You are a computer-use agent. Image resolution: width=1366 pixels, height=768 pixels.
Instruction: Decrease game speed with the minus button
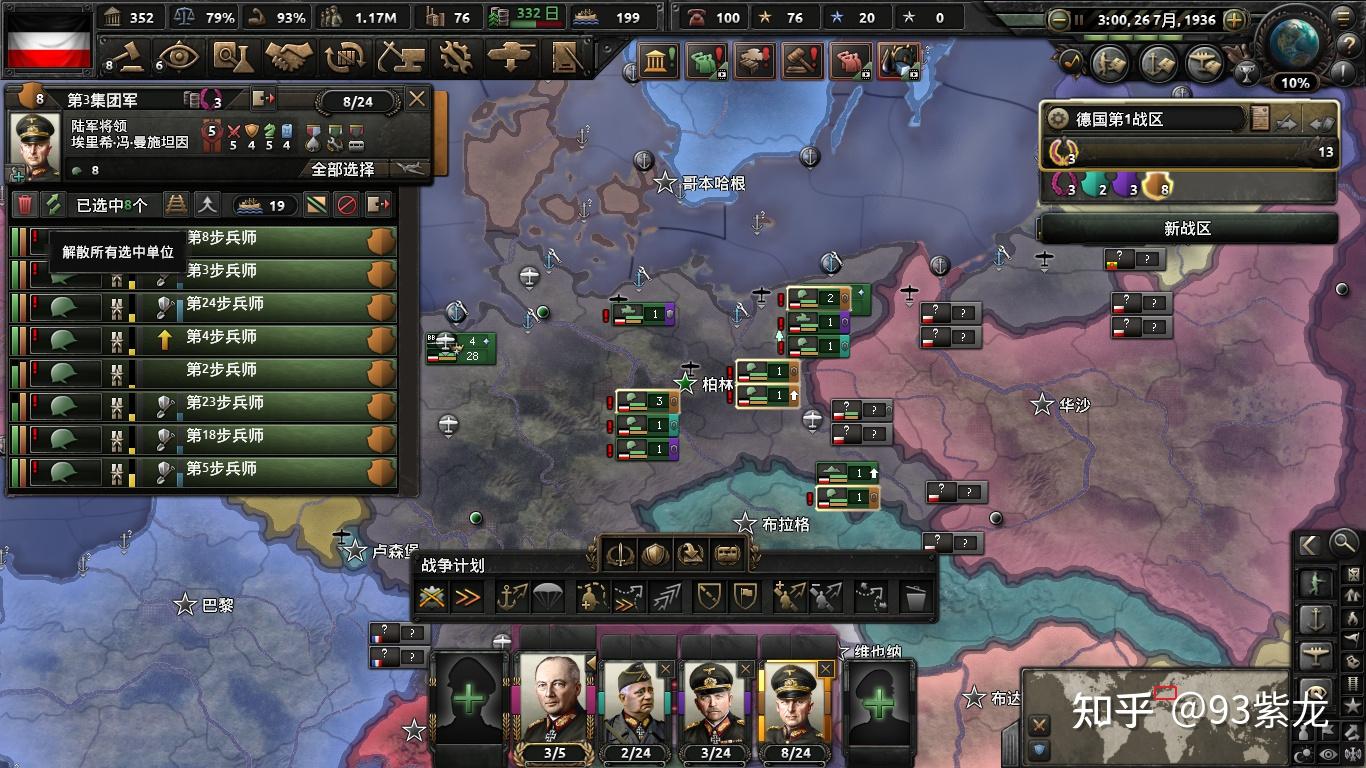1059,19
